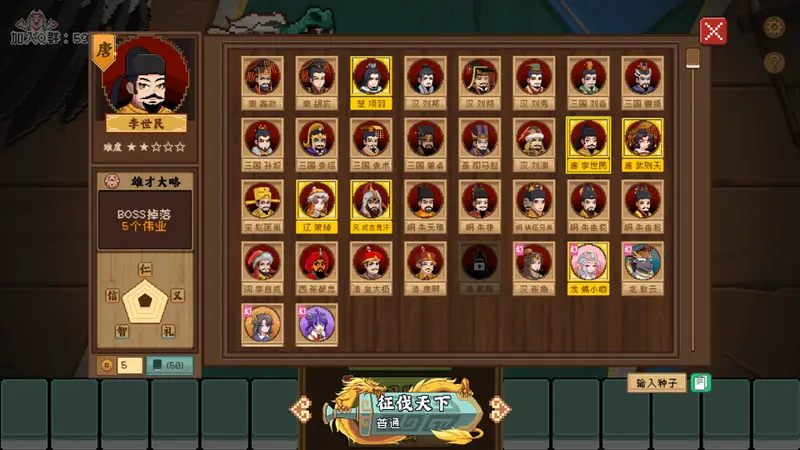Switch to the next difficulty with right arrow

point(496,407)
